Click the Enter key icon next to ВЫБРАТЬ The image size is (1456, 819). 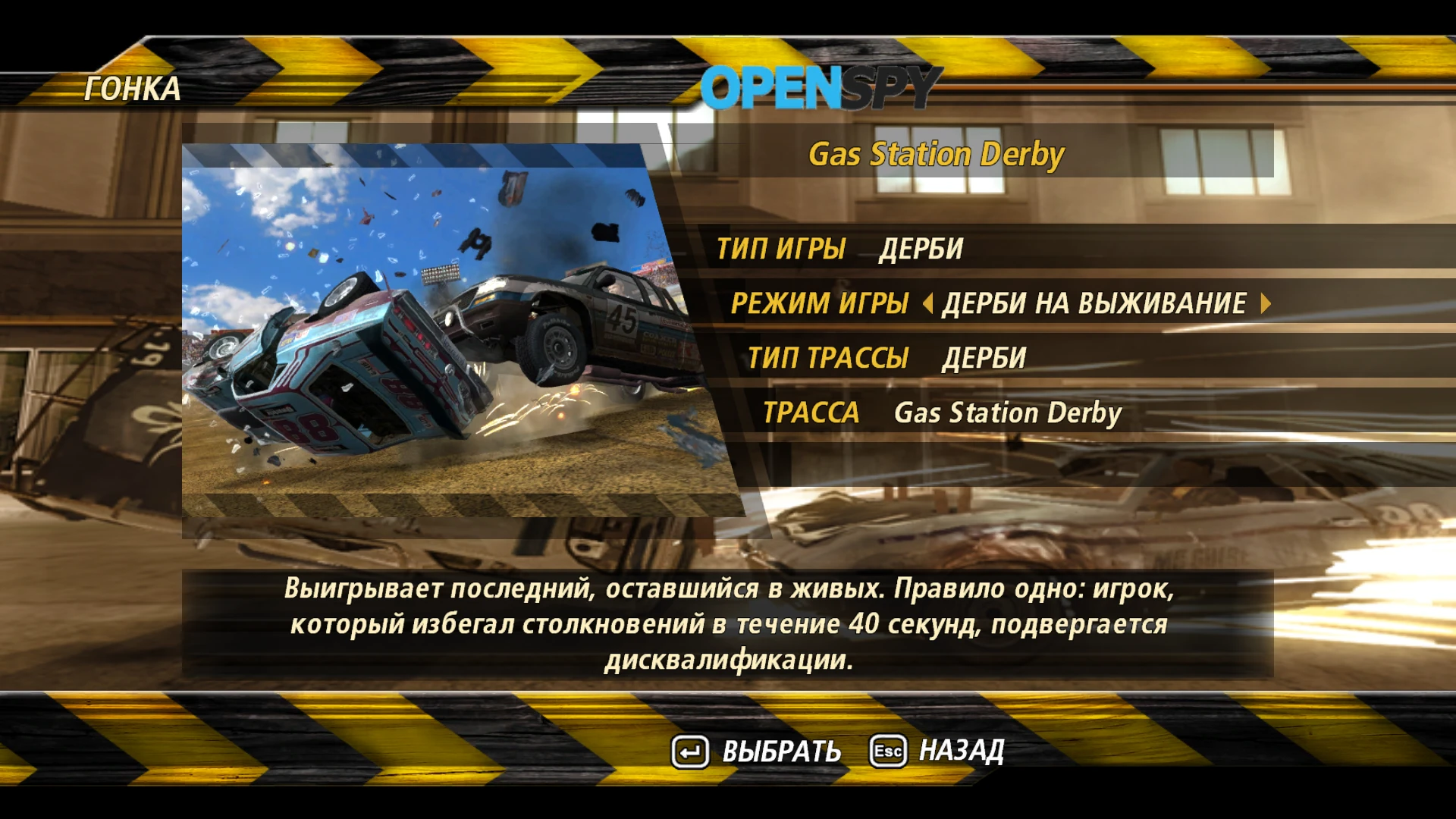click(x=689, y=752)
